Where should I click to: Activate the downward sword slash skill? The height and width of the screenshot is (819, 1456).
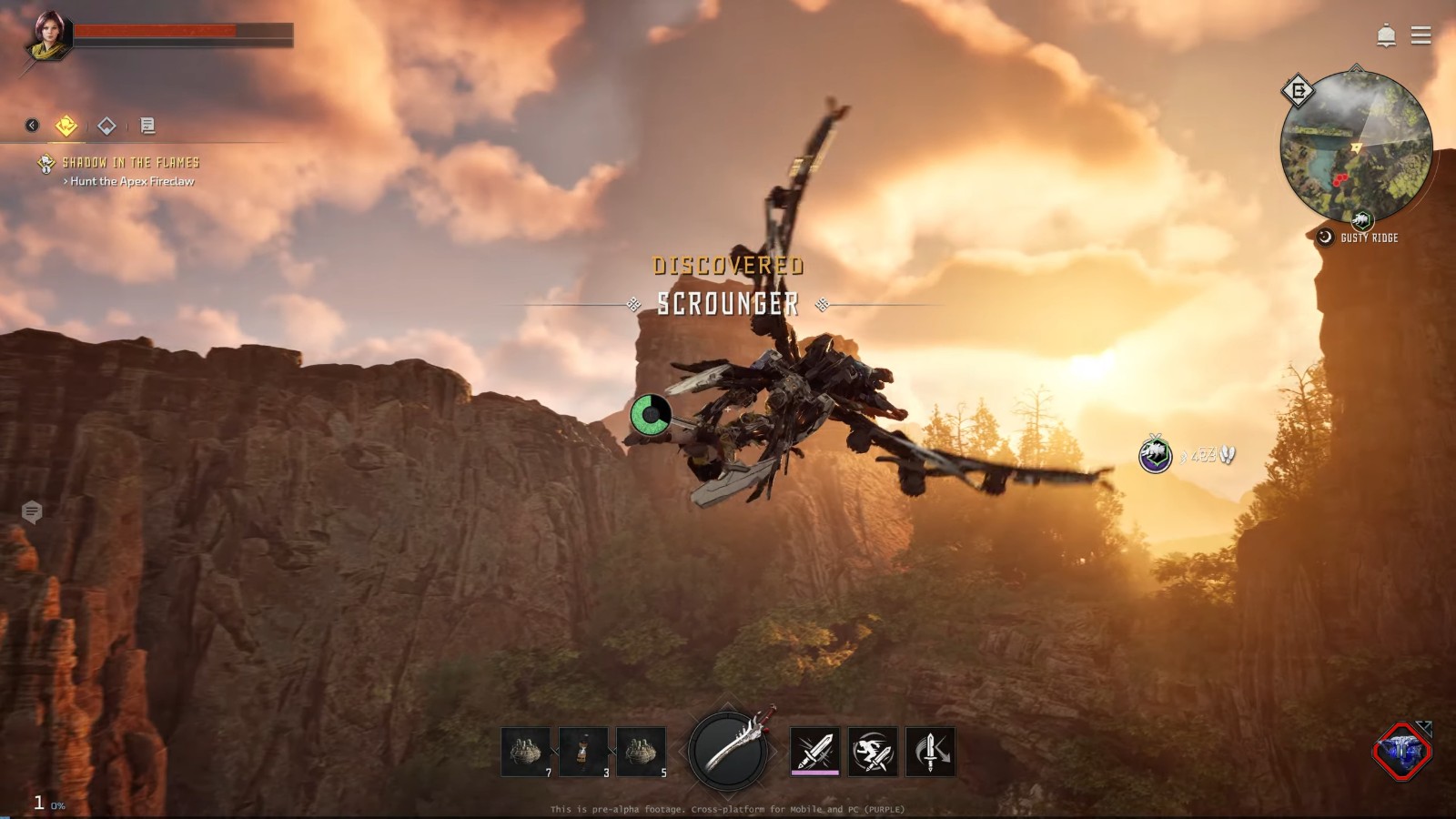click(x=930, y=752)
